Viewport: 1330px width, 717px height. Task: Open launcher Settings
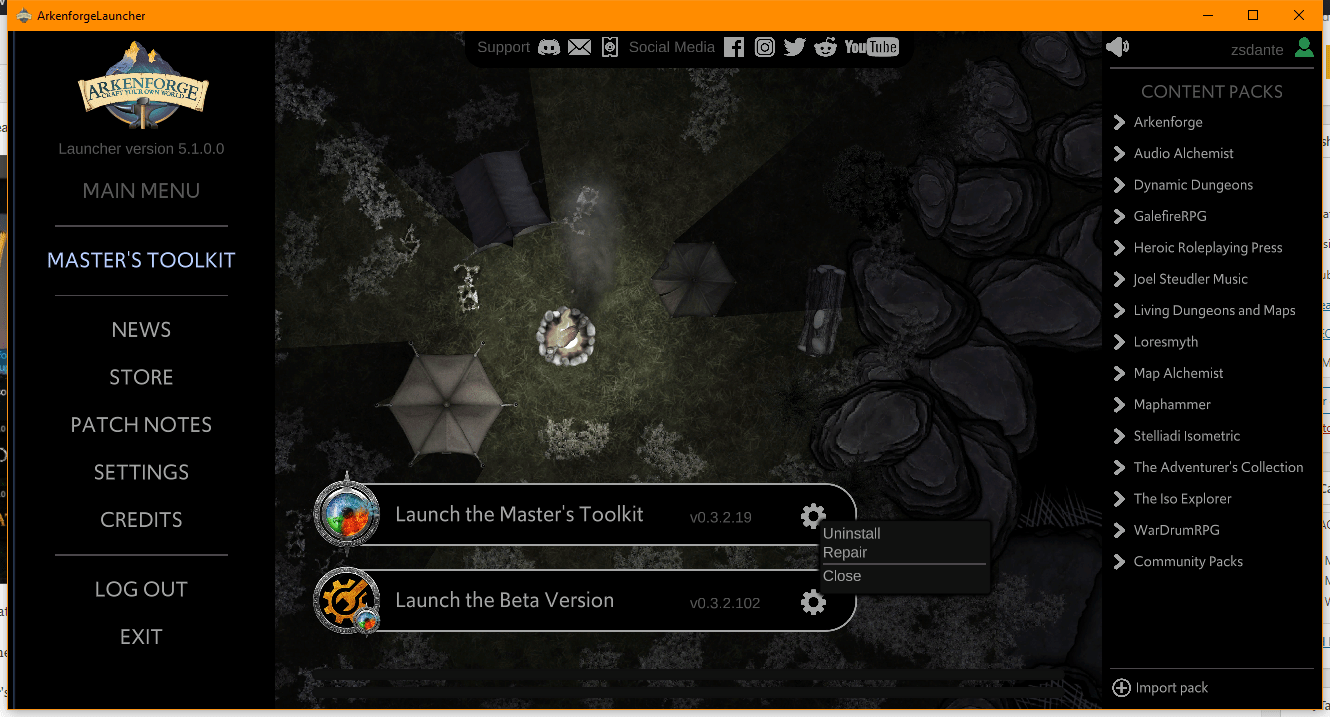click(x=141, y=472)
